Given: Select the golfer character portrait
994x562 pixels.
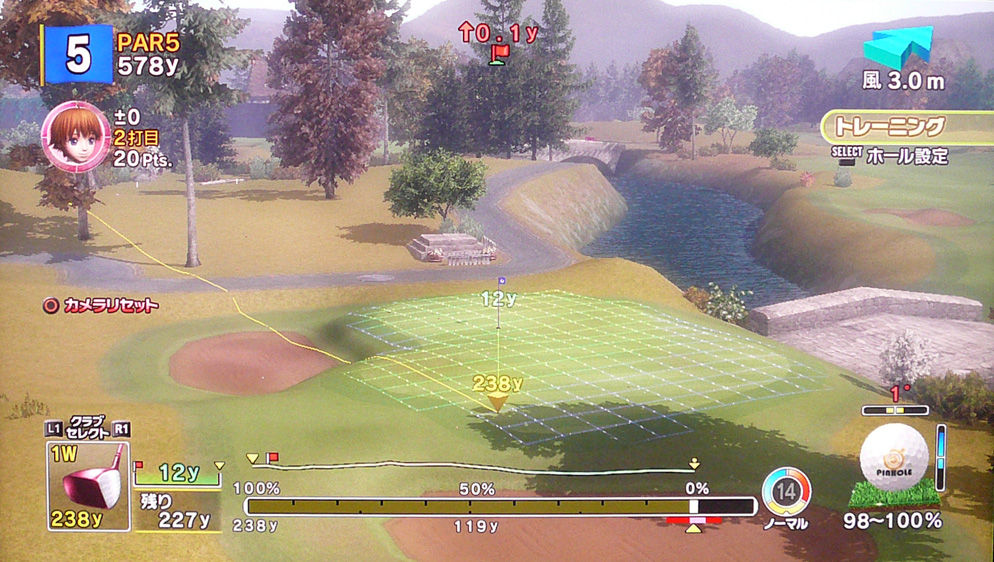Looking at the screenshot, I should (x=76, y=136).
